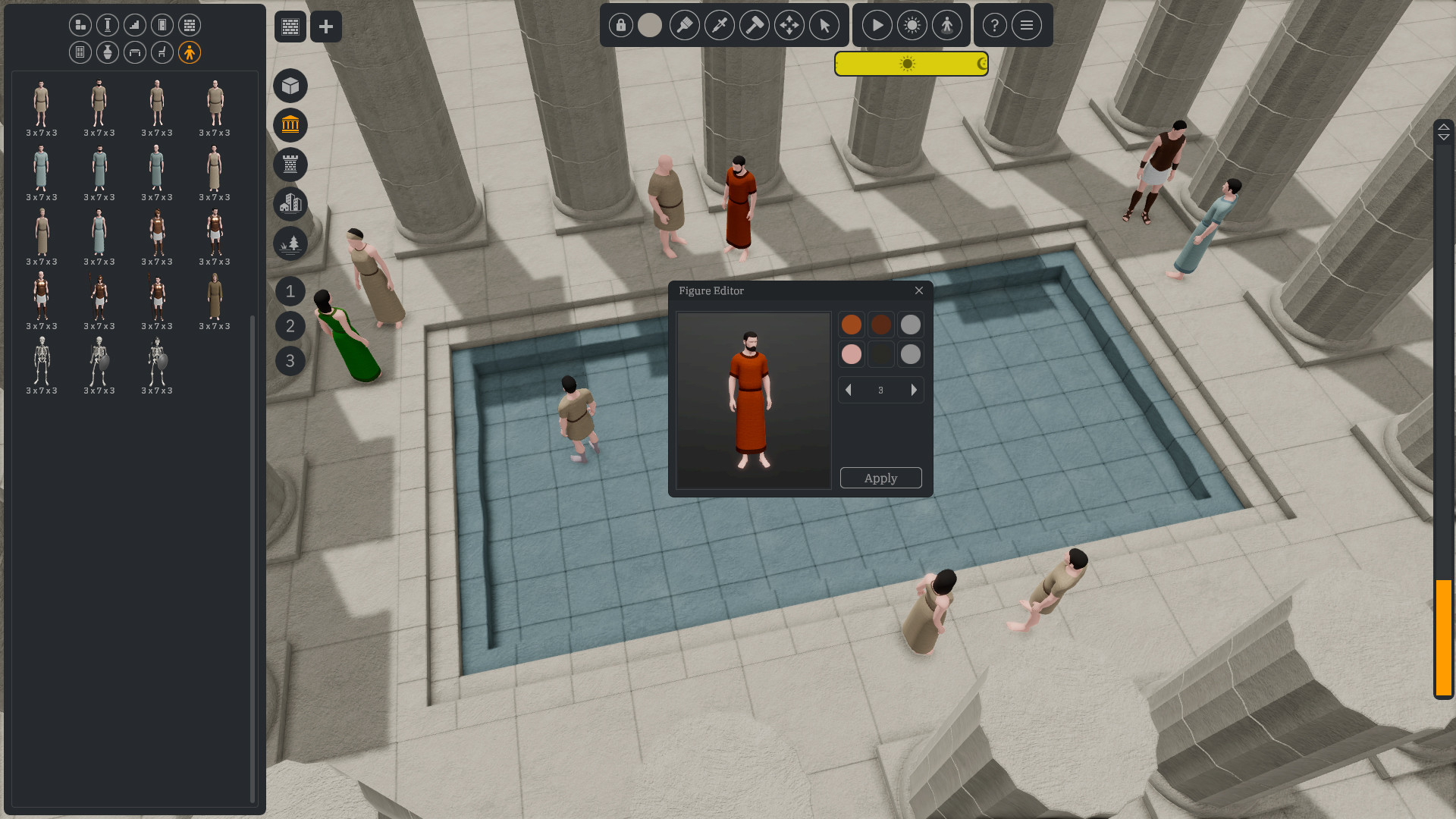Screen dimensions: 1456x819
Task: Select the chair furniture category
Action: [x=162, y=52]
